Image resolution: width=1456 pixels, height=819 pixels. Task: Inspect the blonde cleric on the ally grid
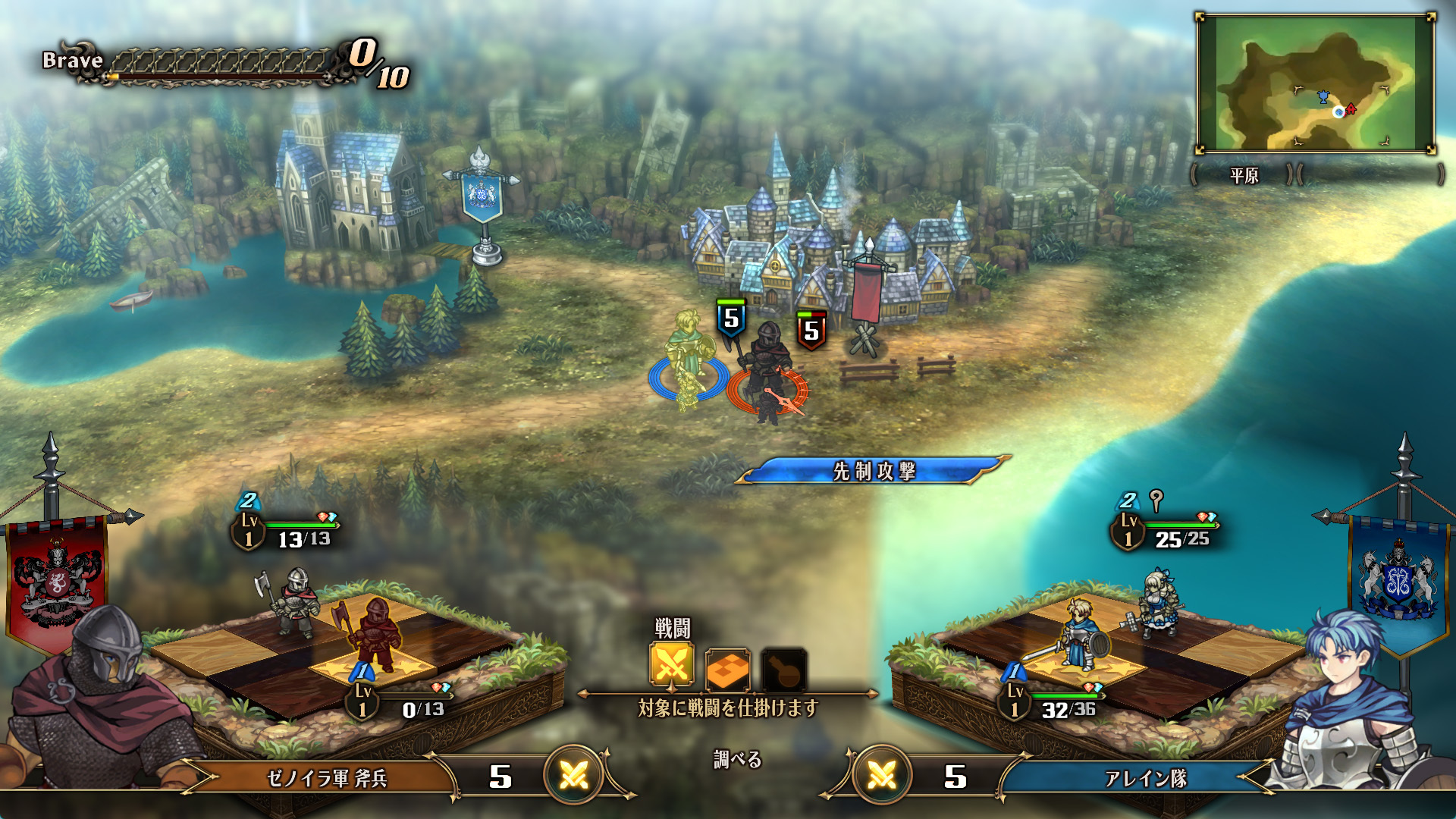(1159, 603)
